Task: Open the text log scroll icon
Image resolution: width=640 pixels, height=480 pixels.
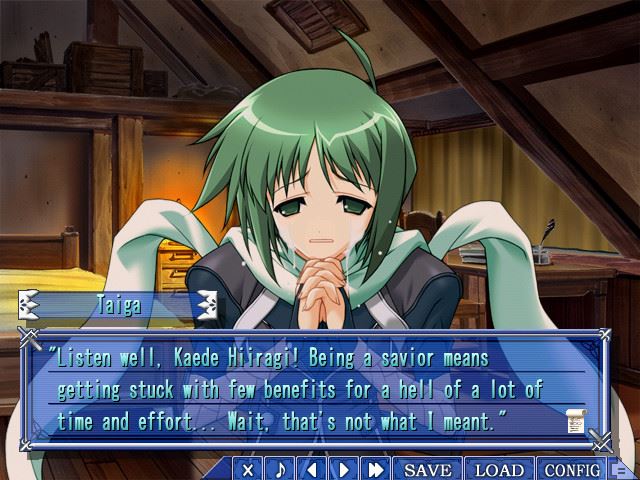Action: [576, 421]
